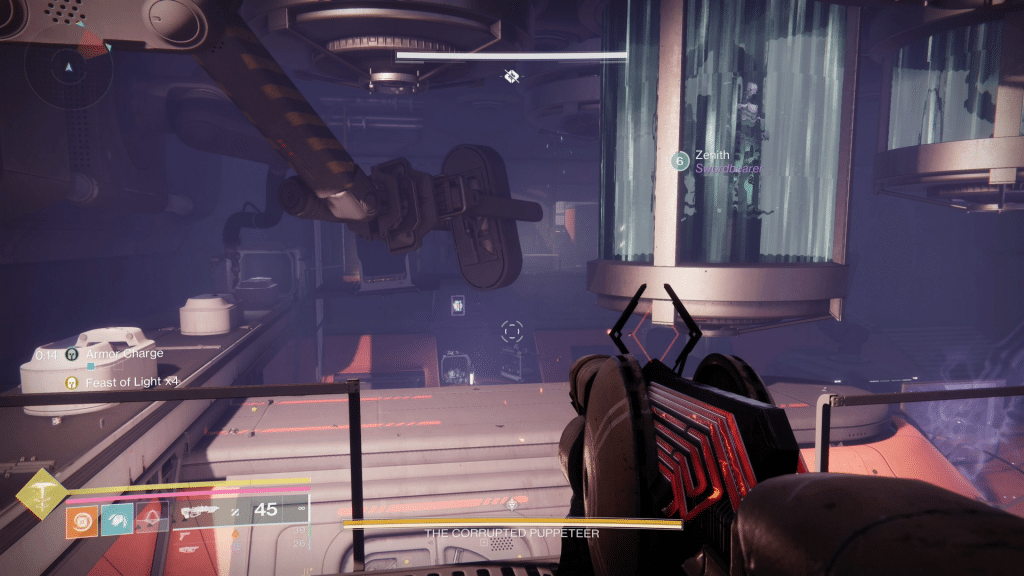Activate the yellow diamond super ability icon
This screenshot has width=1024, height=576.
(x=41, y=493)
